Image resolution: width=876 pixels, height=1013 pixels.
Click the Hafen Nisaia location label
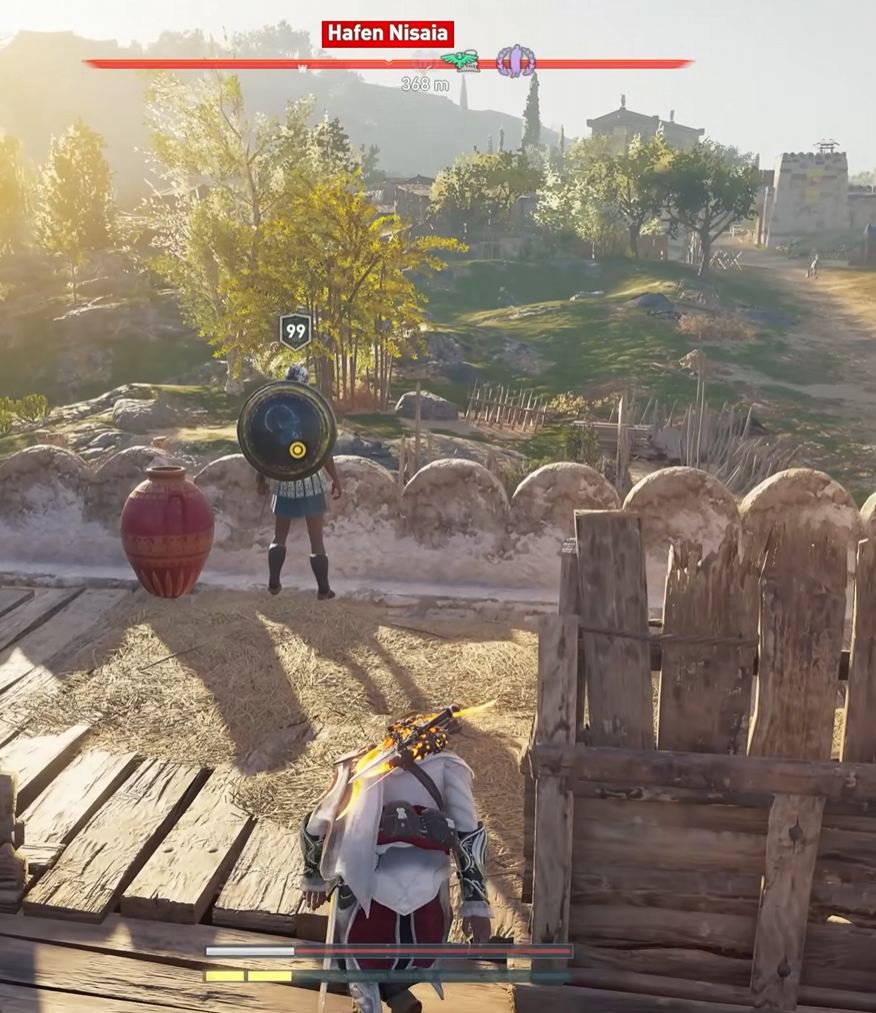pyautogui.click(x=387, y=34)
